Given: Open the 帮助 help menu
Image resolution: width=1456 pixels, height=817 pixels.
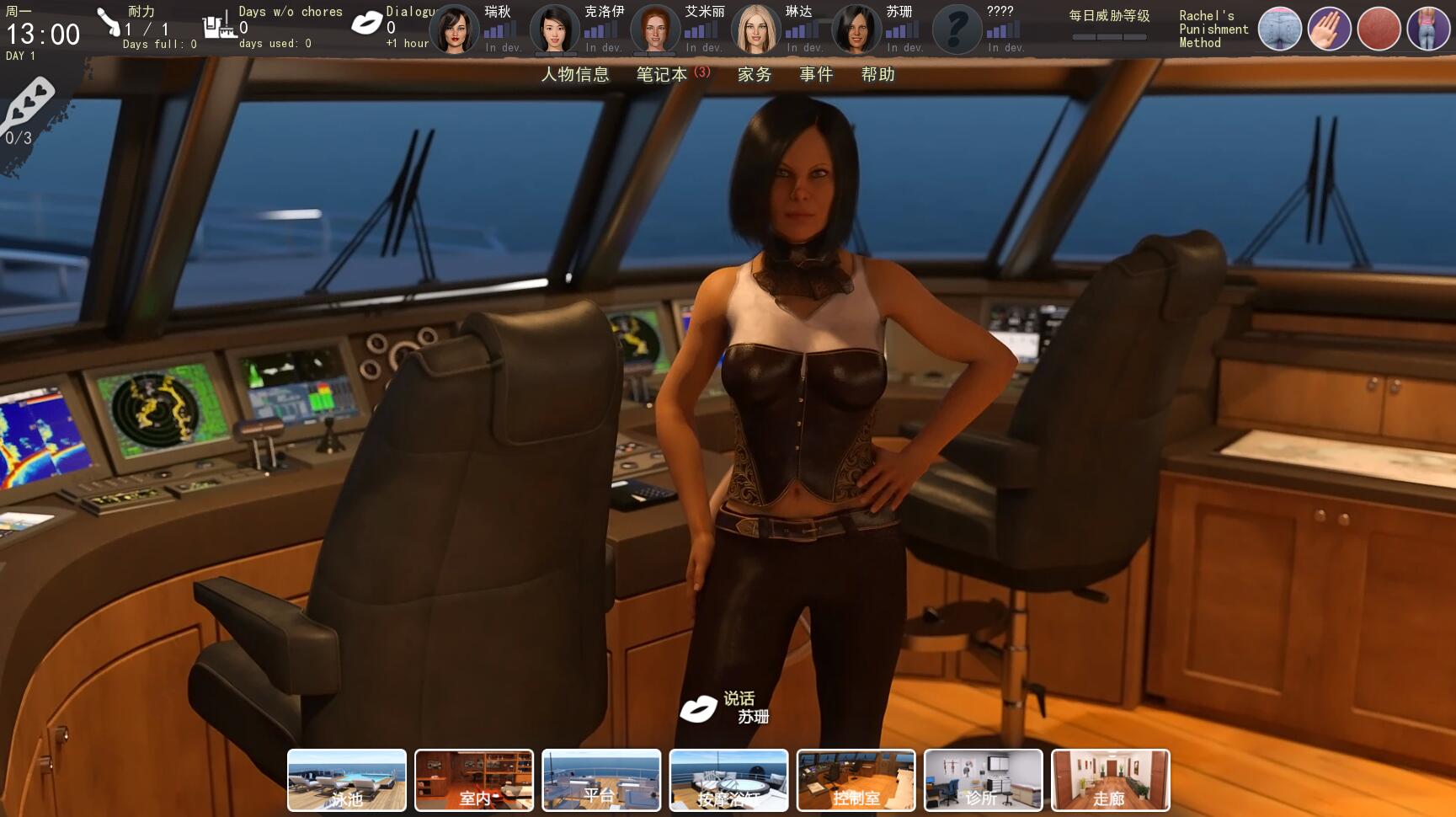Looking at the screenshot, I should (x=877, y=74).
